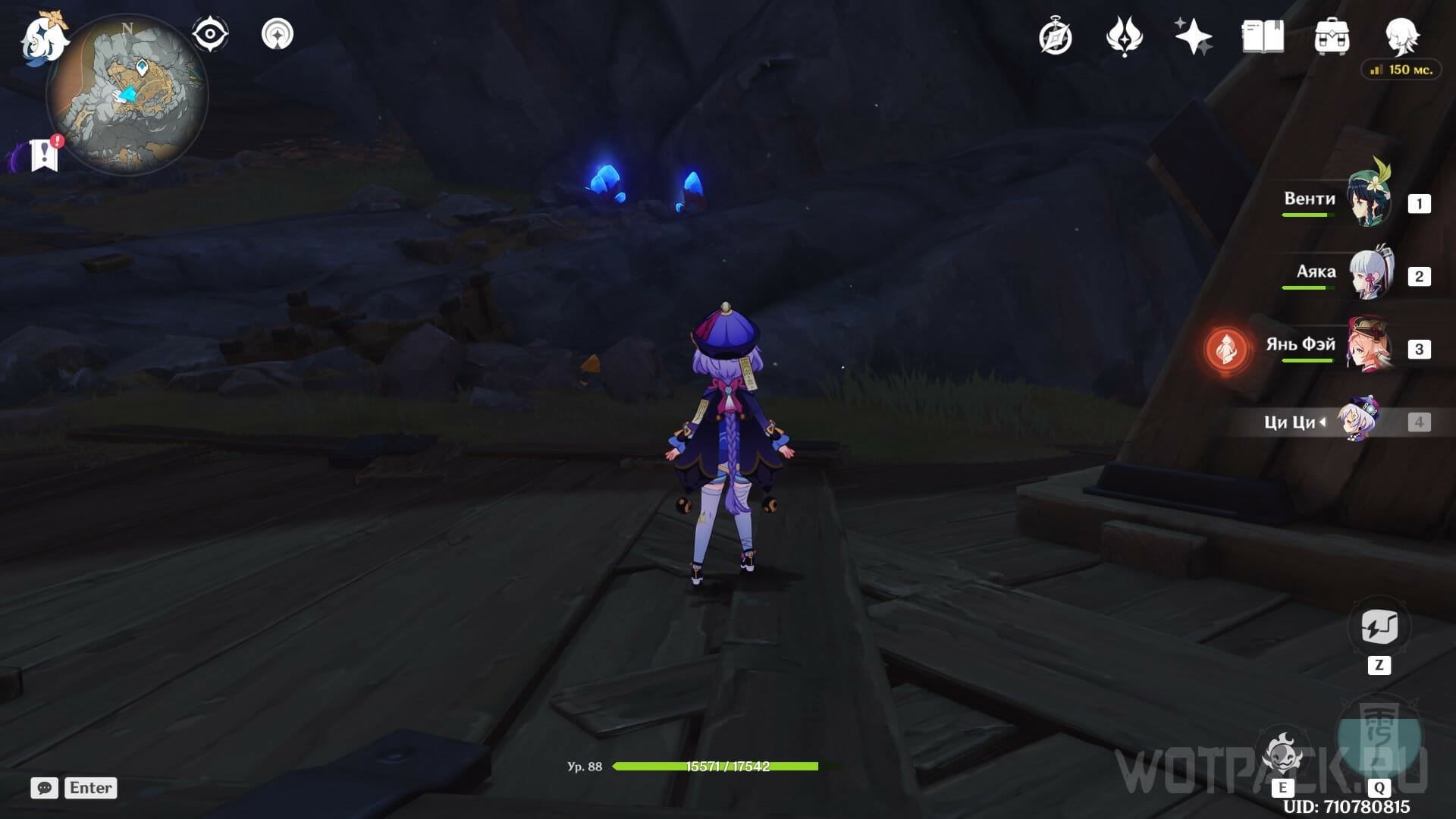1456x819 pixels.
Task: Activate Янь Фэй's glowing red burst icon
Action: click(x=1225, y=350)
